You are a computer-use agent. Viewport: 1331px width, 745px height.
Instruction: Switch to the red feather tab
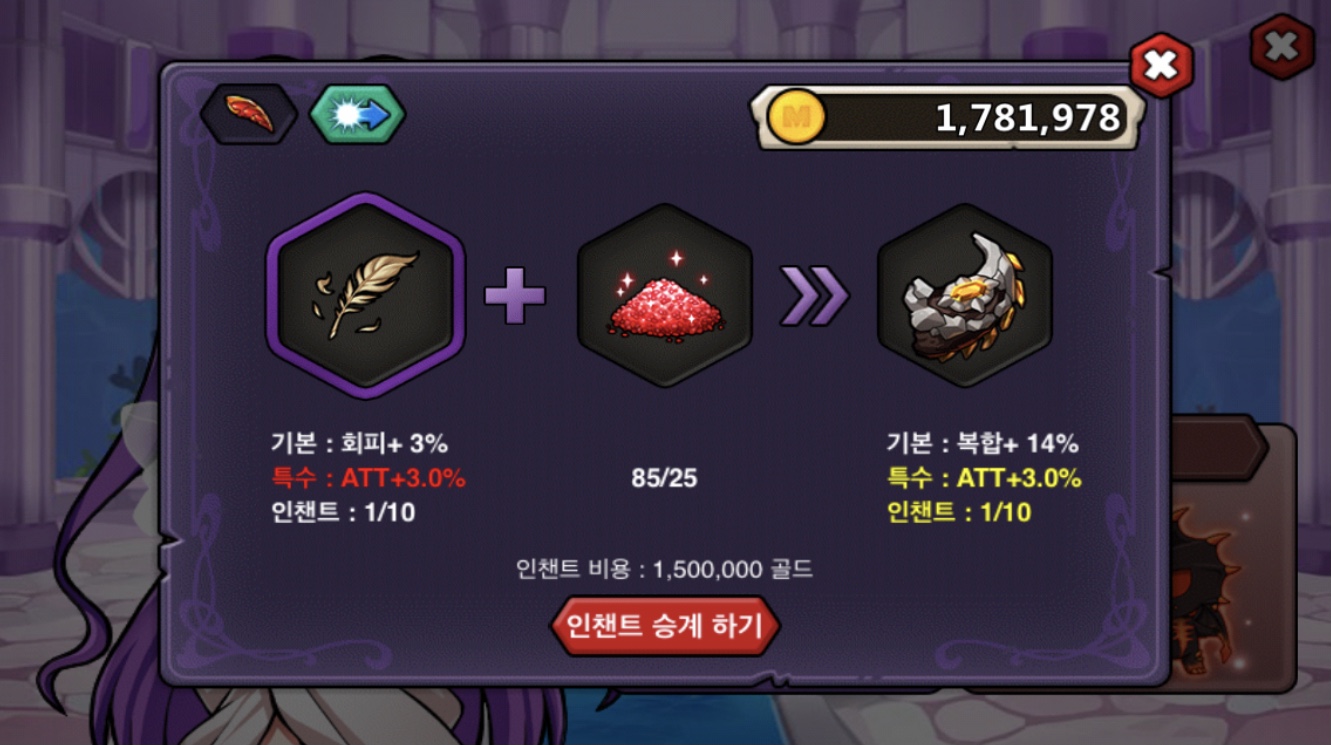249,114
